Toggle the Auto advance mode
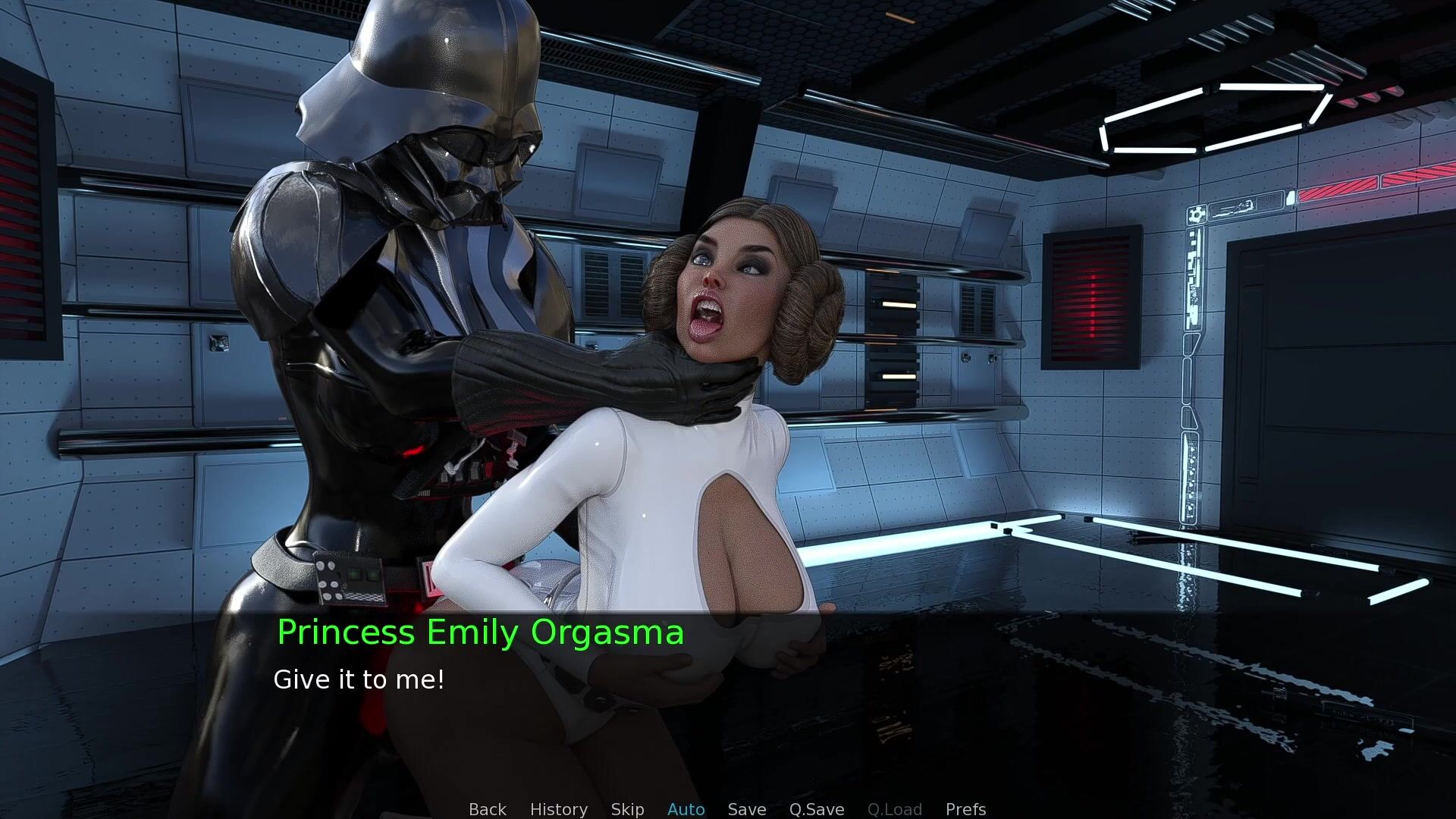The image size is (1456, 819). 686,809
